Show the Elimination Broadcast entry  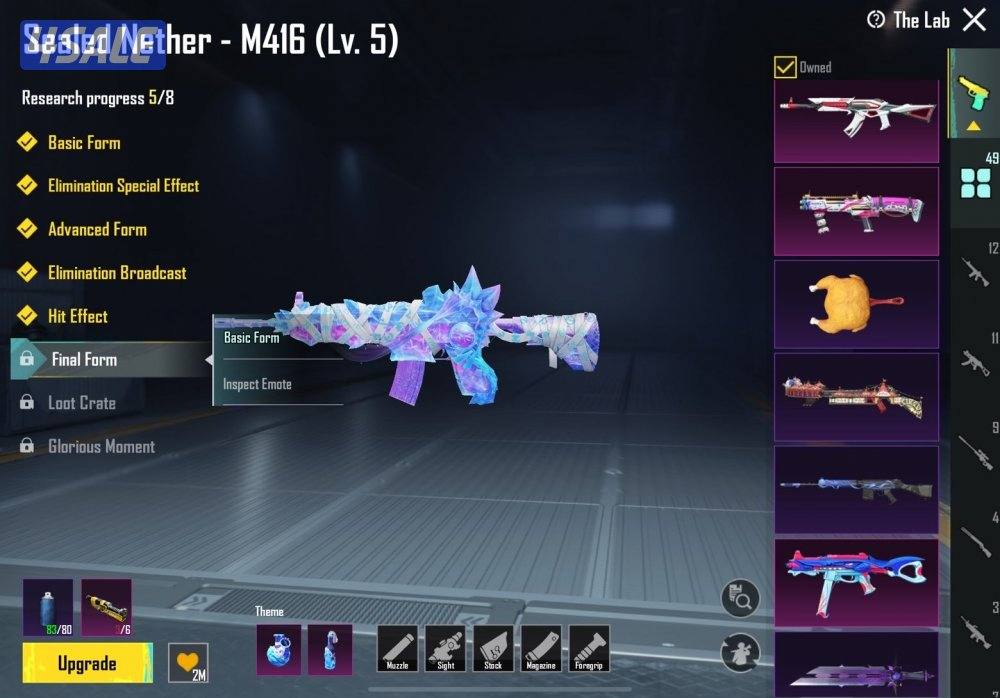pos(116,273)
